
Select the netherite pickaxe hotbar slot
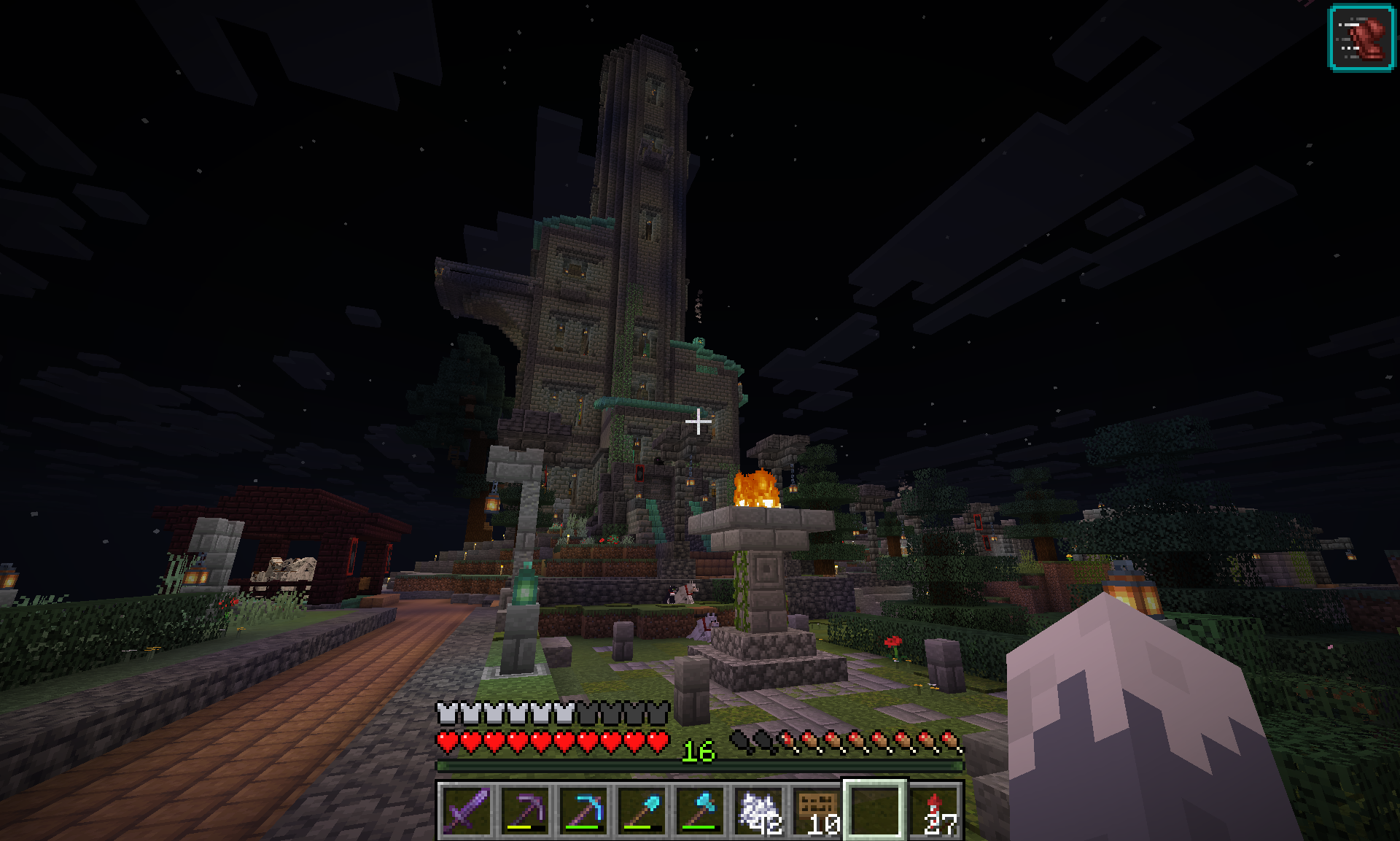[525, 810]
